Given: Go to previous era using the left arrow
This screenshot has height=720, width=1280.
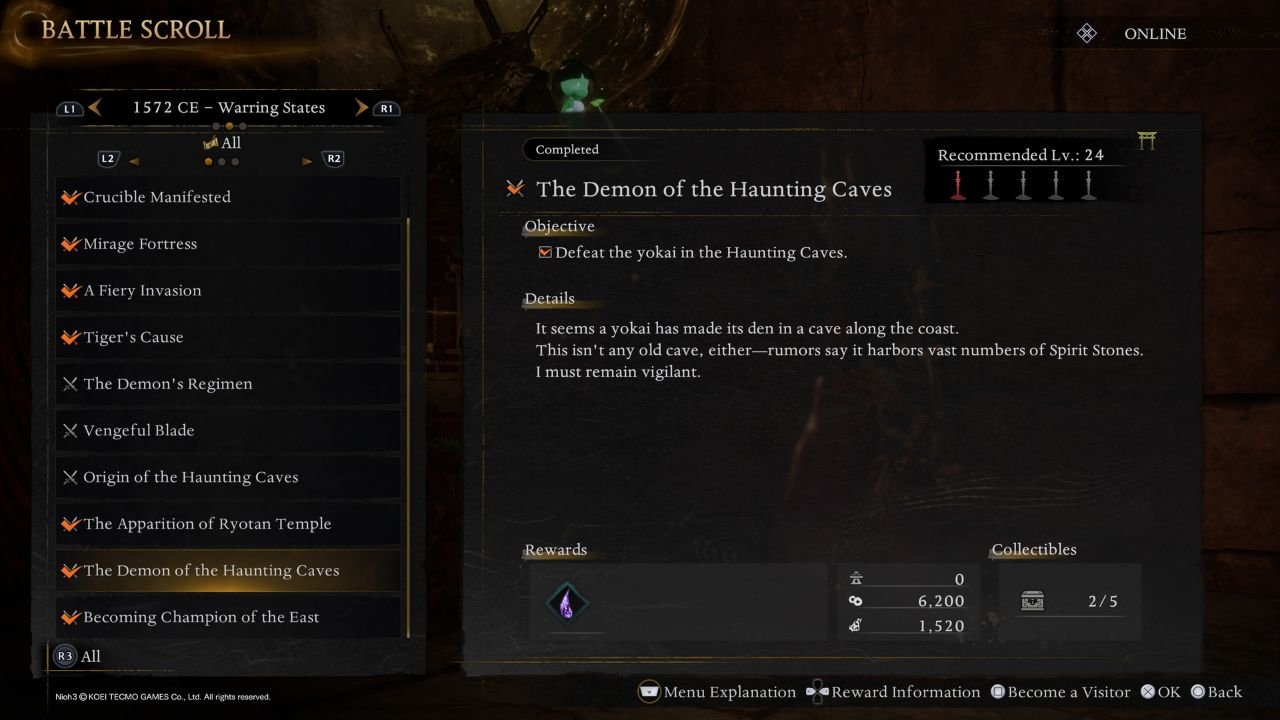Looking at the screenshot, I should pos(95,106).
